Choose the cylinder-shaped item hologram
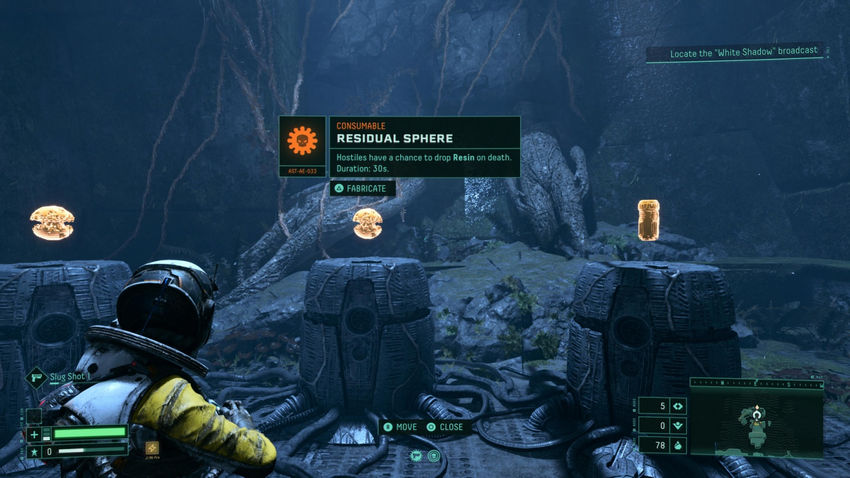 click(x=648, y=219)
